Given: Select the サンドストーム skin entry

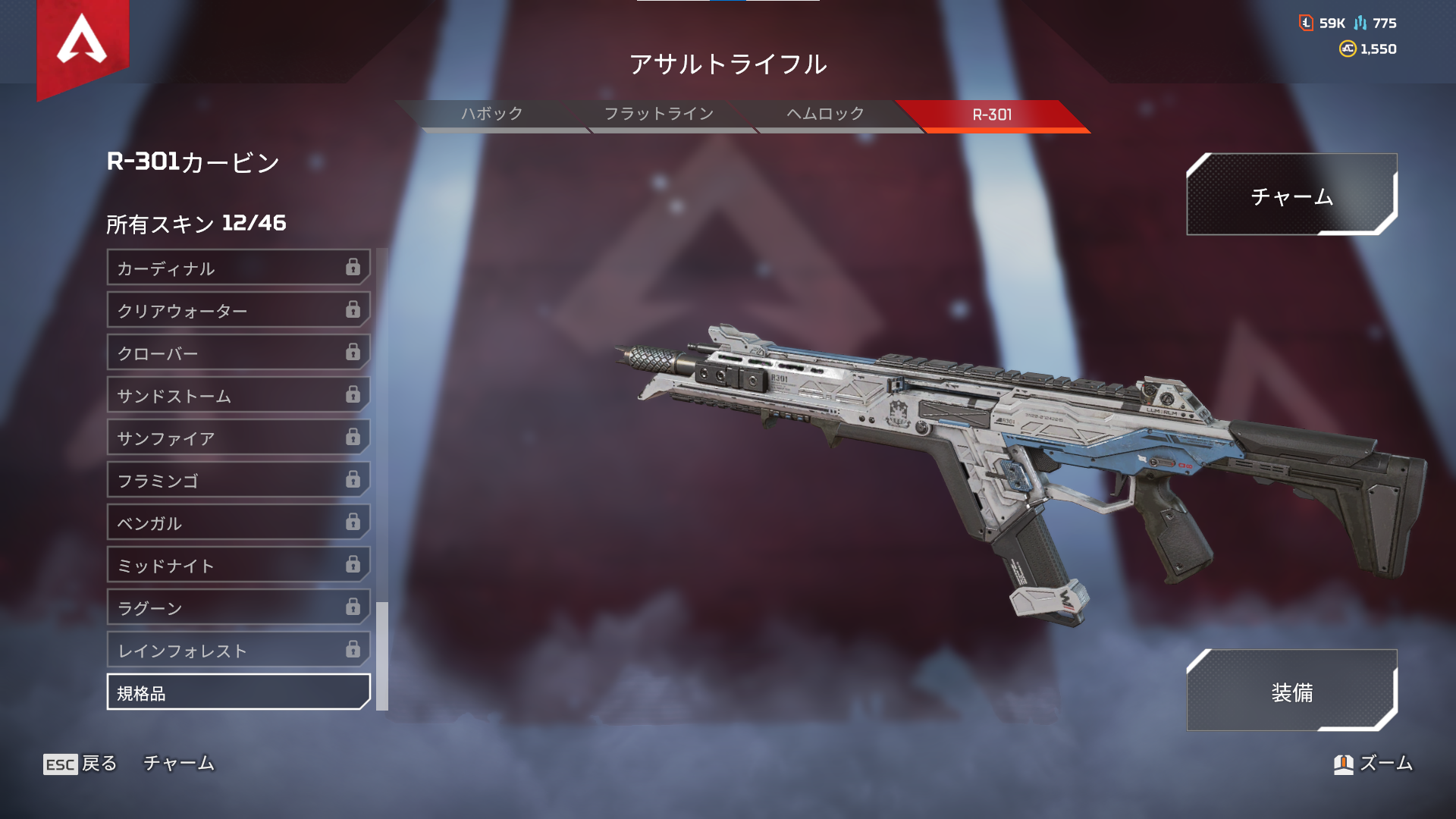Looking at the screenshot, I should (235, 395).
